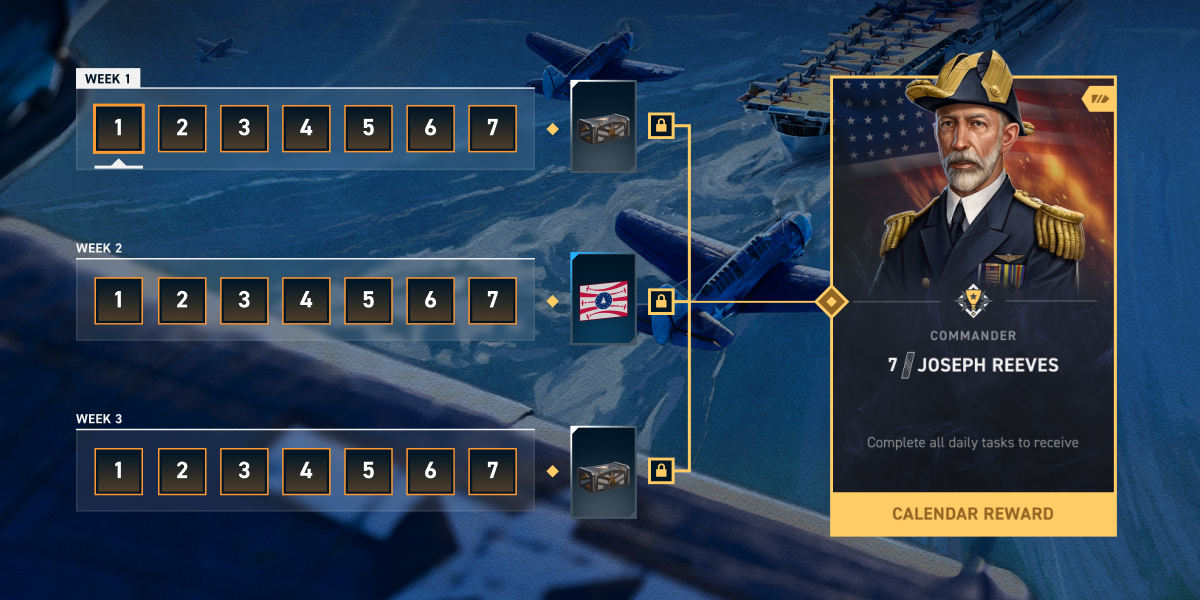This screenshot has height=600, width=1200.
Task: Click the diamond node on commander card
Action: 831,300
